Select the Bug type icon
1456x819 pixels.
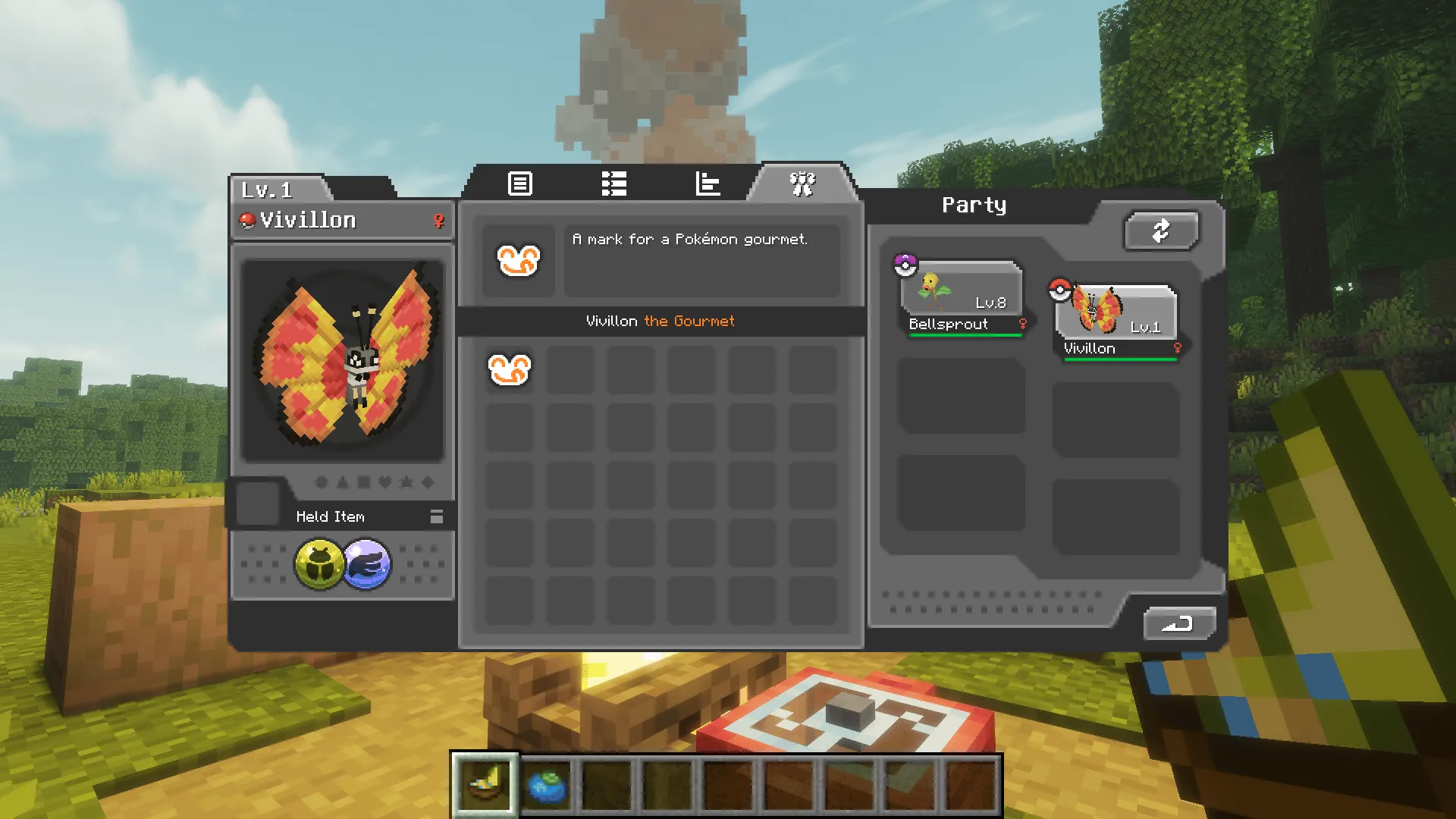[x=320, y=563]
